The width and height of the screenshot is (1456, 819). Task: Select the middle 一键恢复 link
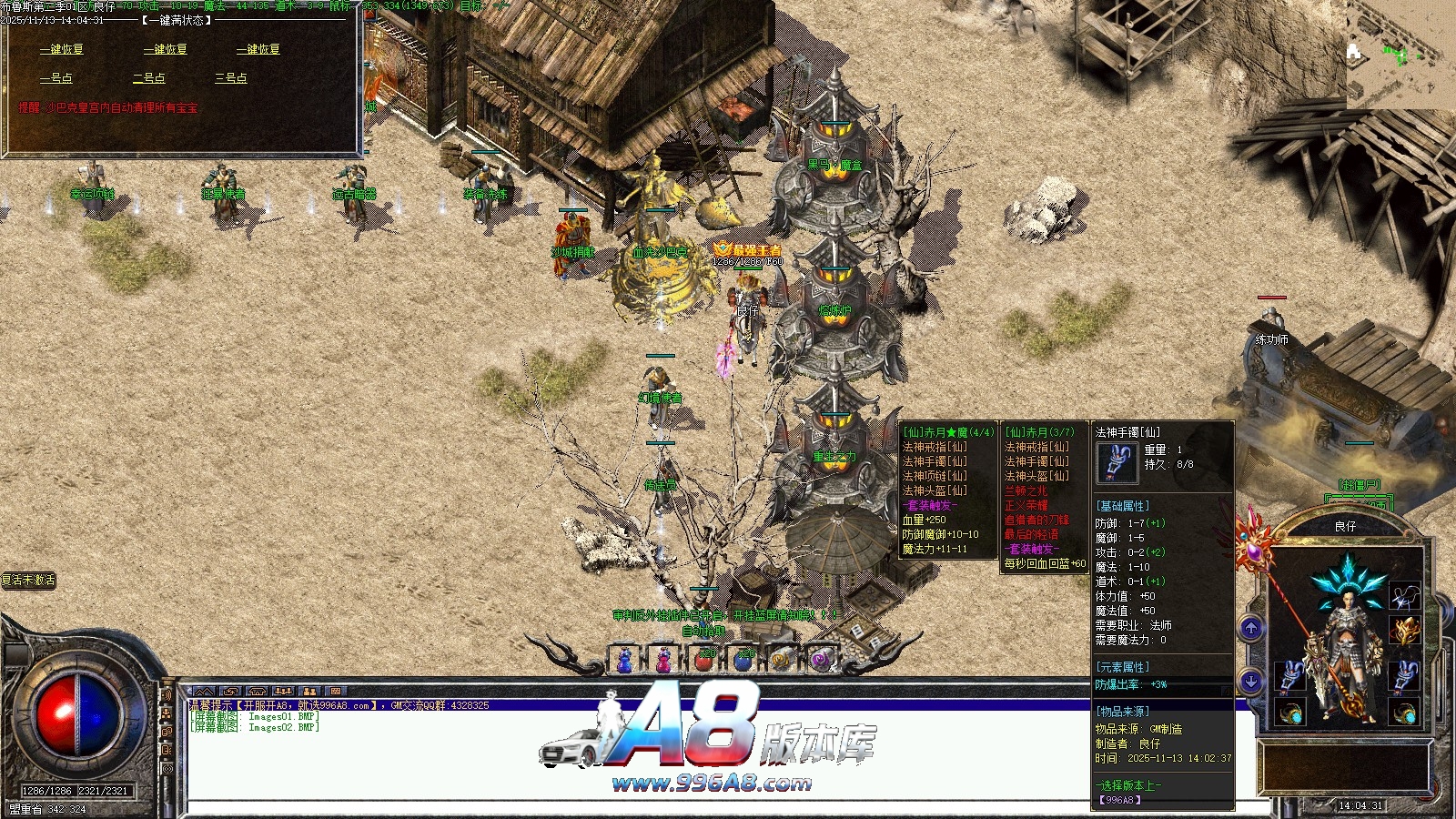tap(166, 49)
